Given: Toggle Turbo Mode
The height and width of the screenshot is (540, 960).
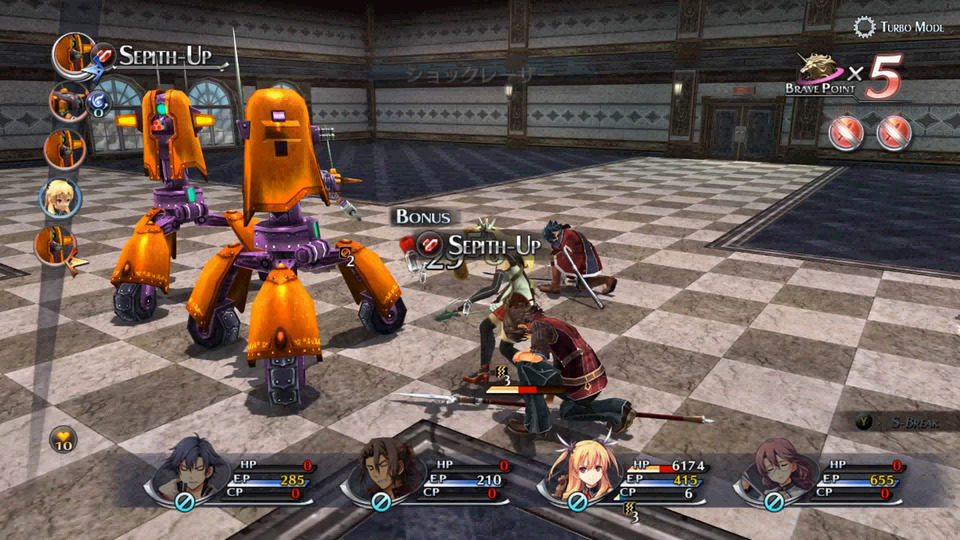Looking at the screenshot, I should (898, 27).
